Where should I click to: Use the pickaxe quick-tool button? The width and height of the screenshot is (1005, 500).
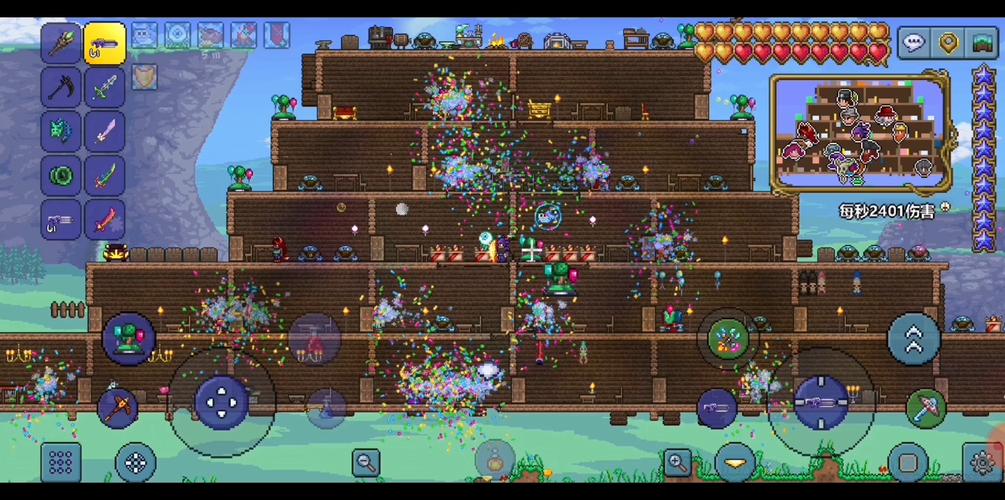click(x=118, y=408)
